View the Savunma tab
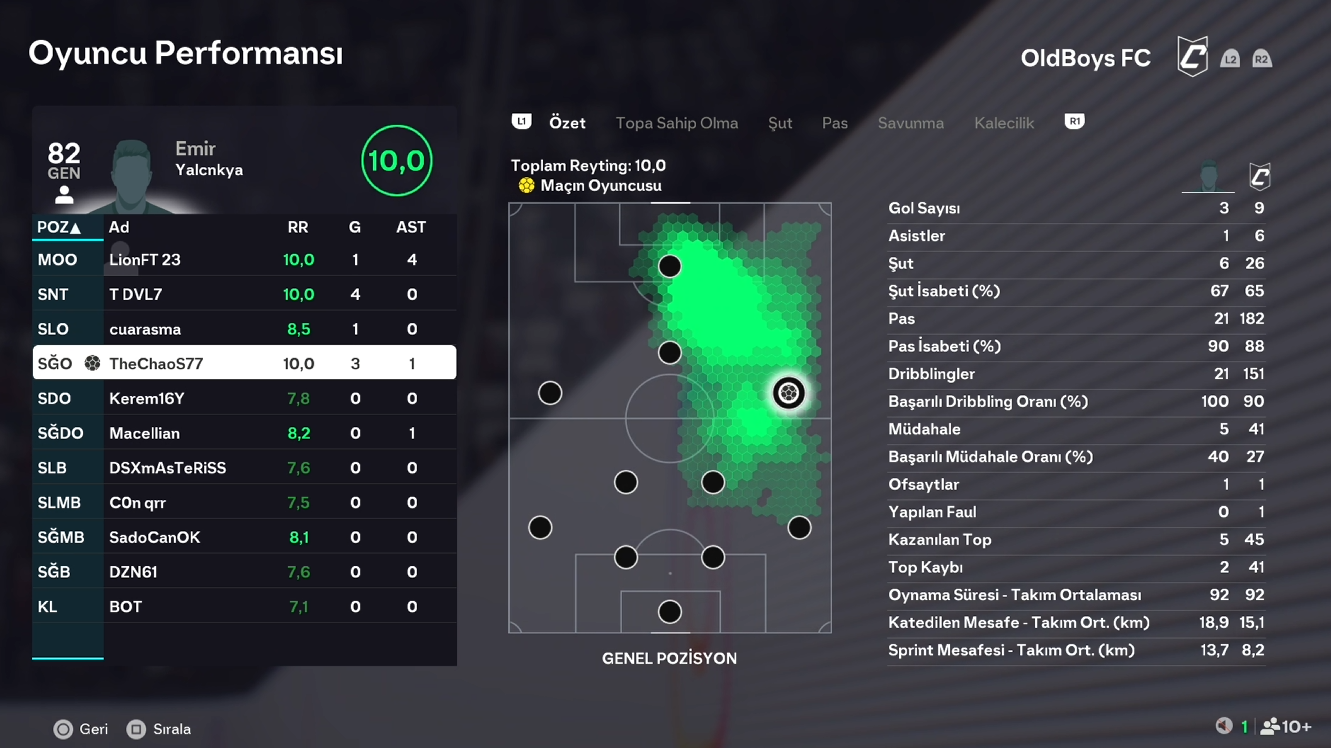The image size is (1331, 748). tap(910, 123)
